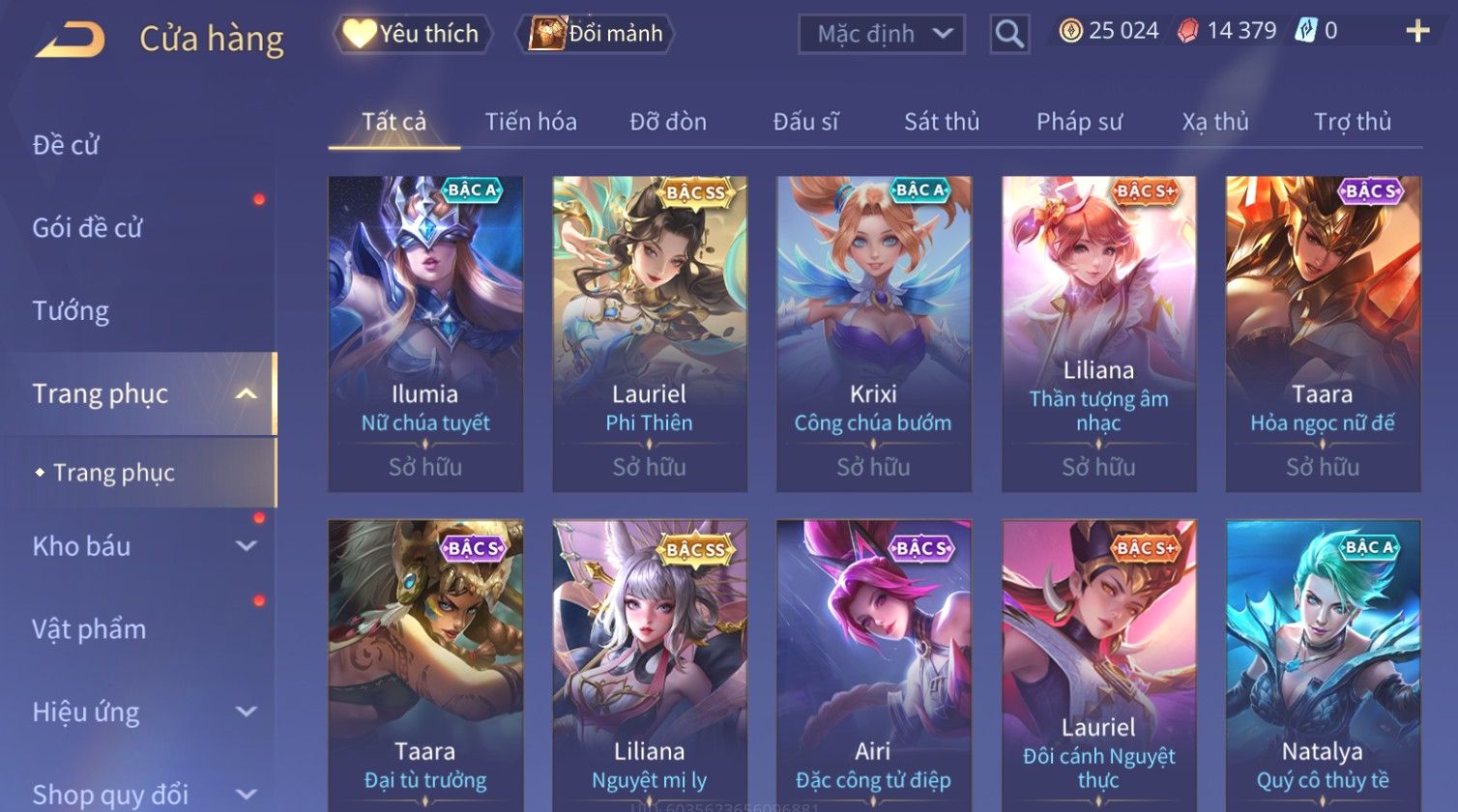Open the Yêu thích favorites list
The width and height of the screenshot is (1458, 812).
pyautogui.click(x=413, y=34)
